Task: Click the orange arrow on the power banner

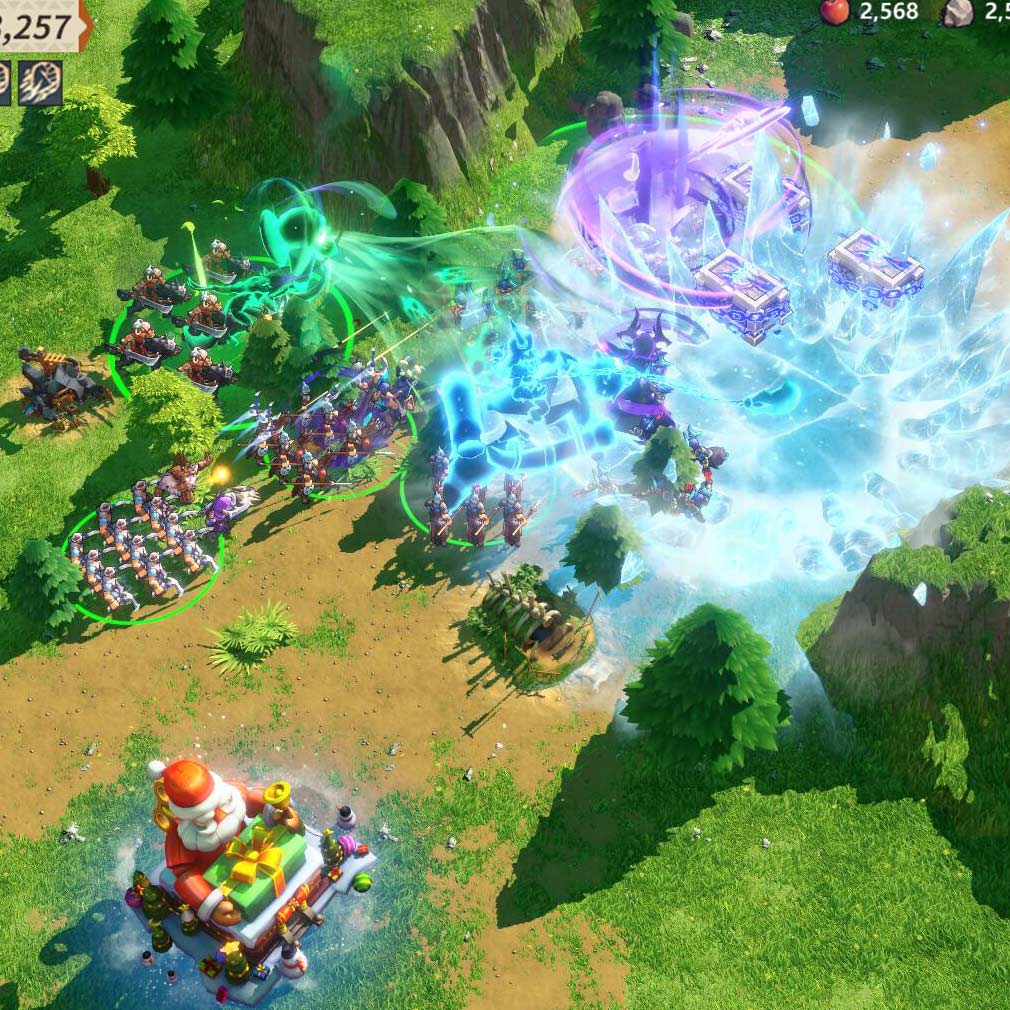Action: [87, 24]
